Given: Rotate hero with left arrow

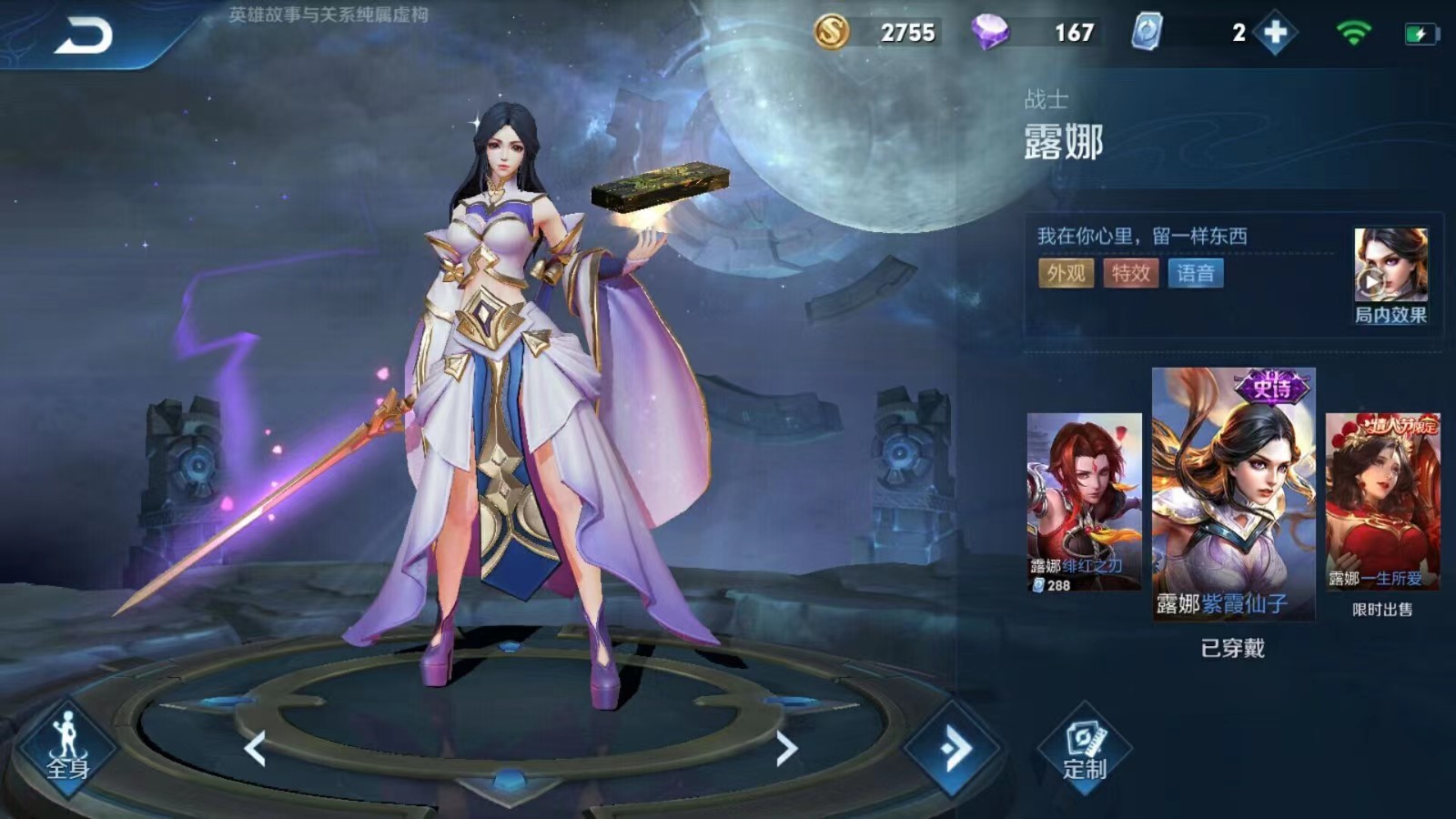Looking at the screenshot, I should [256, 748].
